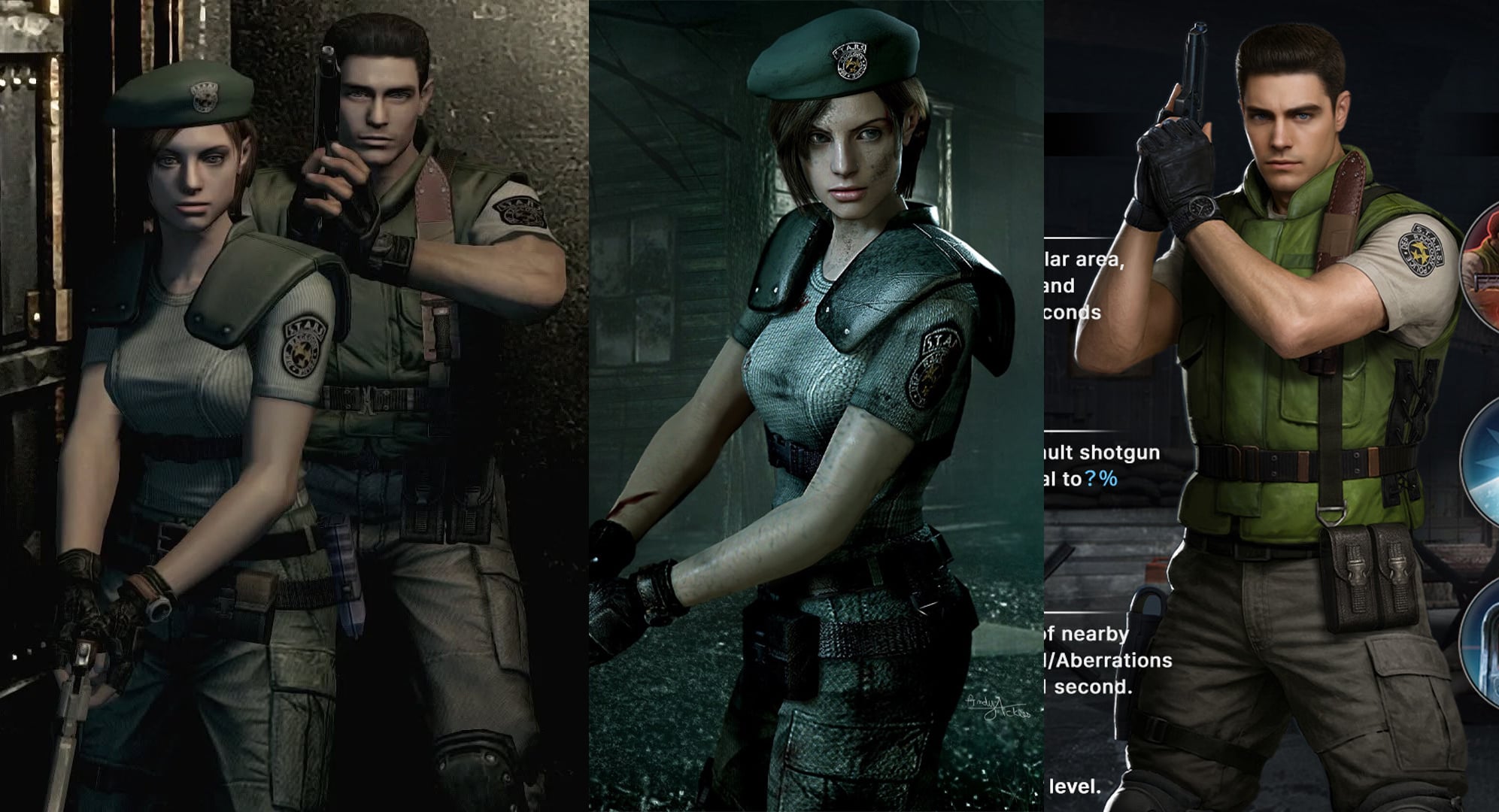Click the 'and' text in skill description
The width and height of the screenshot is (1499, 812).
1058,285
